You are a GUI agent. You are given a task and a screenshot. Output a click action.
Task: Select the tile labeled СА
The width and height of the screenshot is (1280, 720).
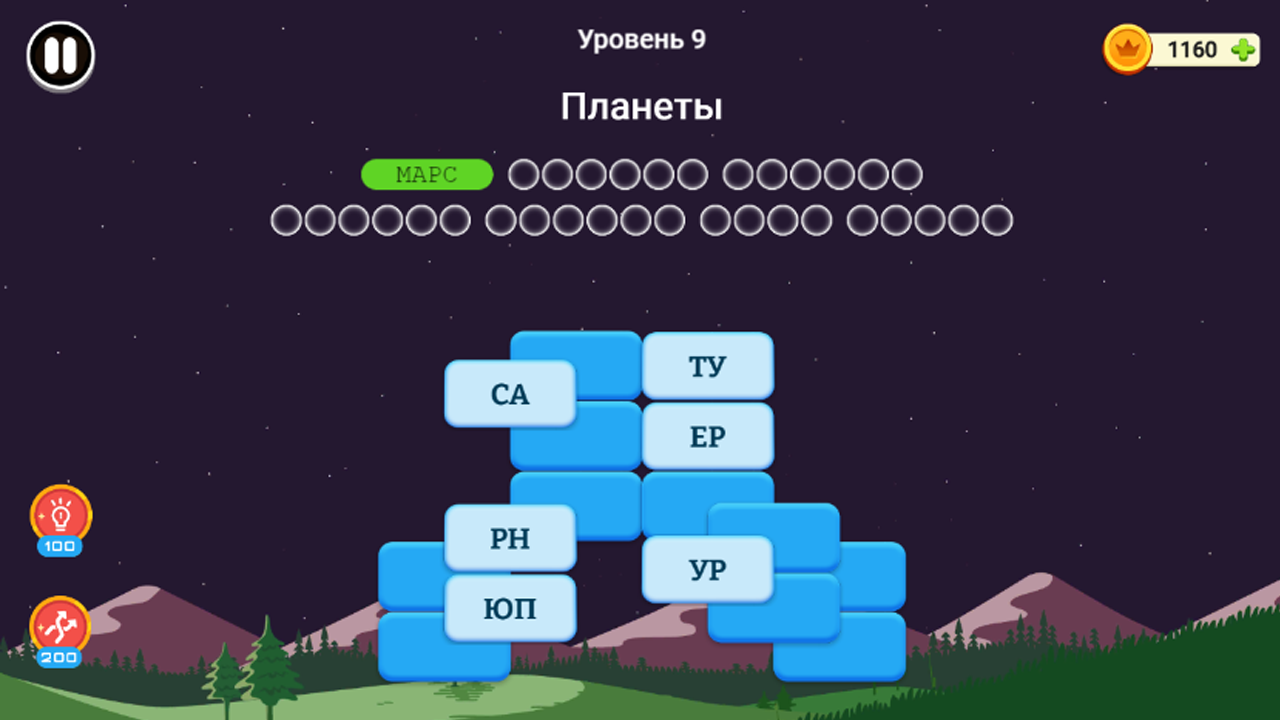[510, 394]
